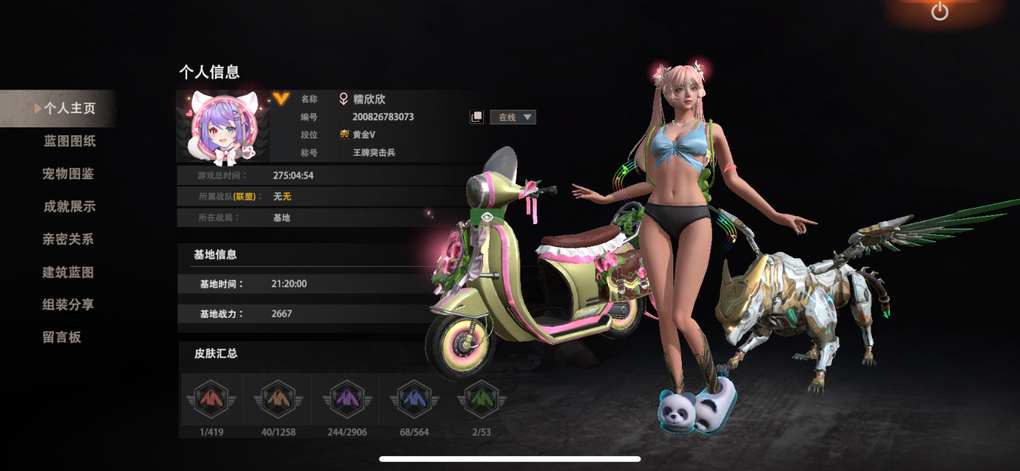Go to 建筑蓝图 tab
The image size is (1020, 471).
[68, 272]
